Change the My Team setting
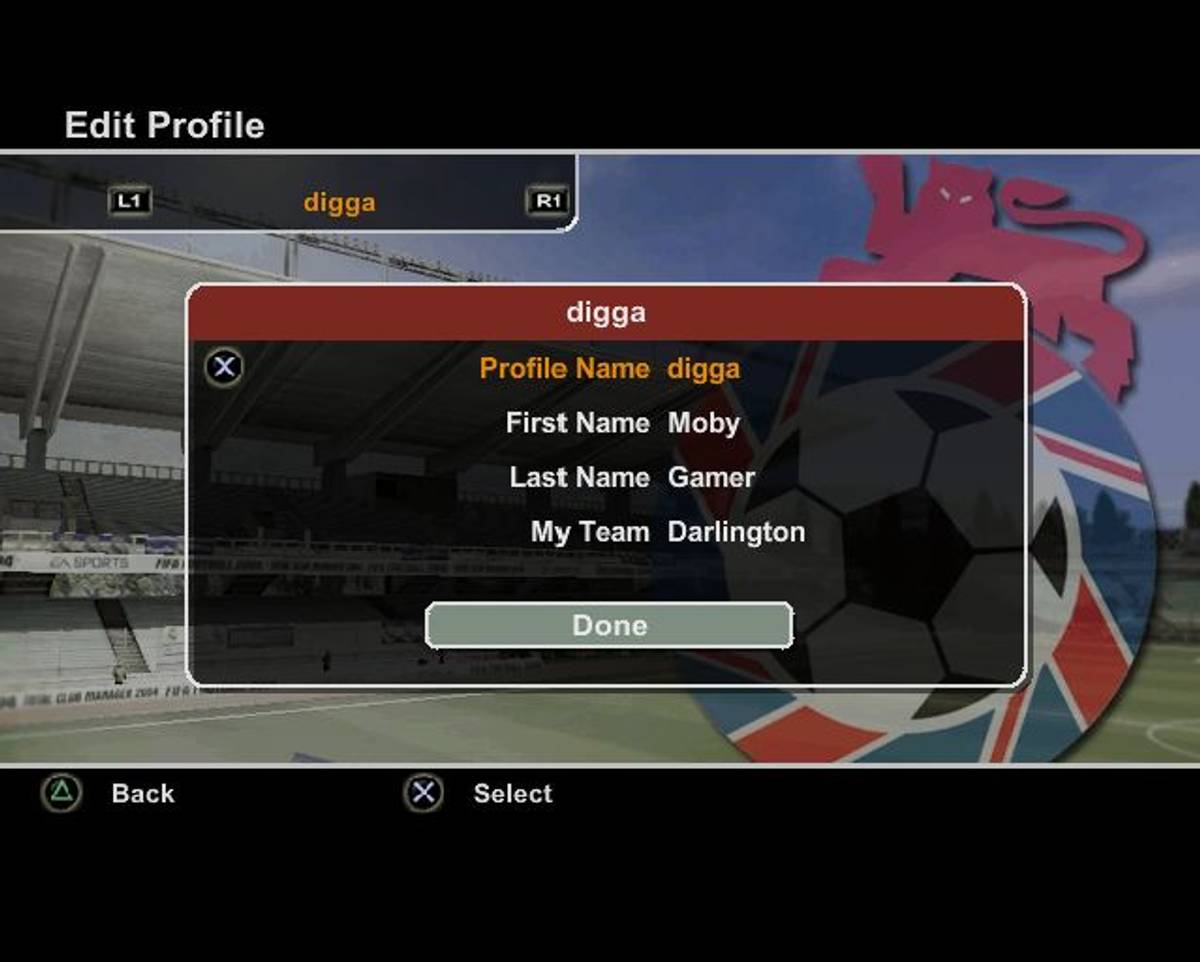This screenshot has height=962, width=1200. pos(667,532)
